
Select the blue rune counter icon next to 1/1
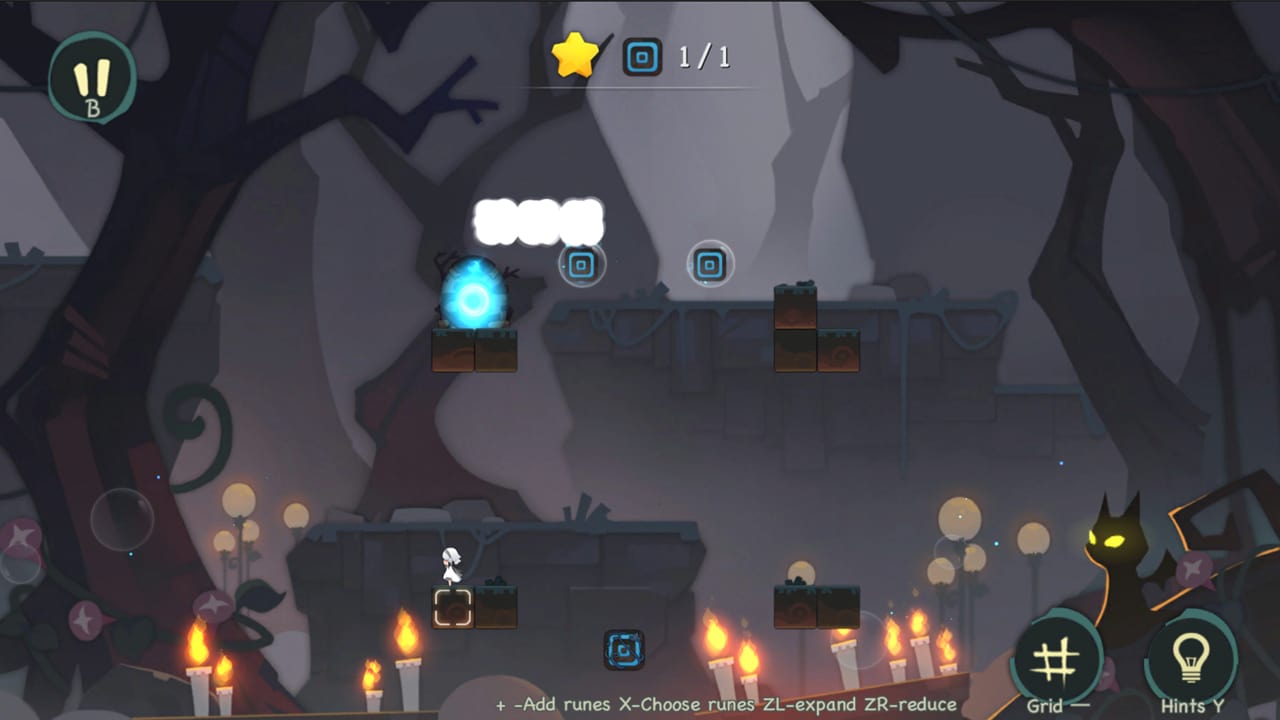point(640,57)
